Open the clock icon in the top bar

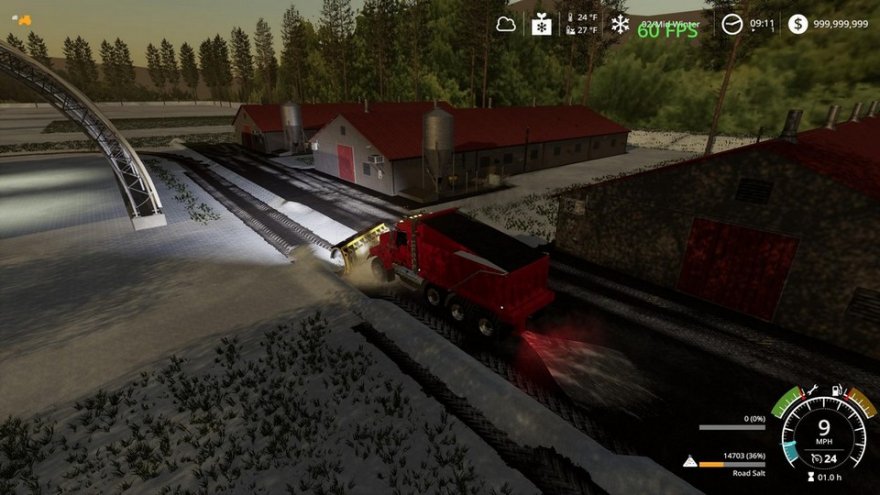pyautogui.click(x=733, y=23)
